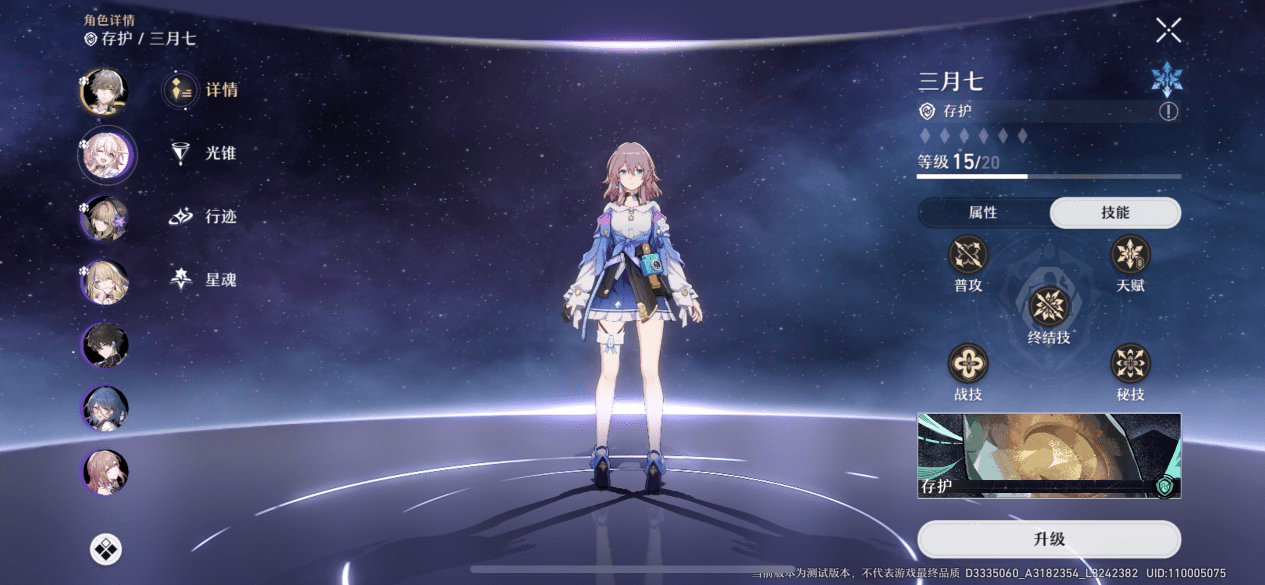Open the 光锥 light cone section
Image resolution: width=1265 pixels, height=585 pixels.
(x=203, y=153)
